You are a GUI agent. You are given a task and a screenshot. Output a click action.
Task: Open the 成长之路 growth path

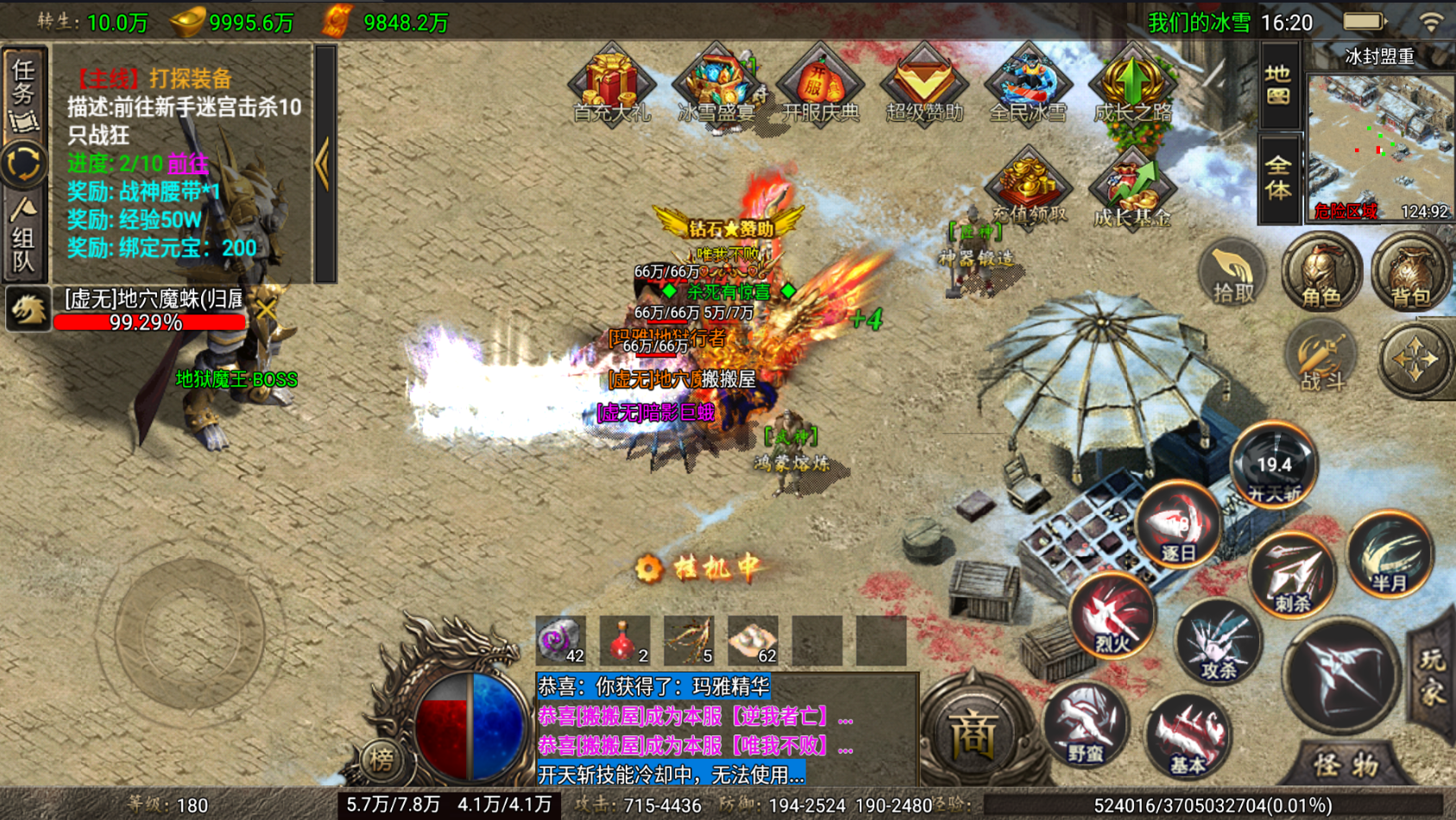[x=1132, y=86]
